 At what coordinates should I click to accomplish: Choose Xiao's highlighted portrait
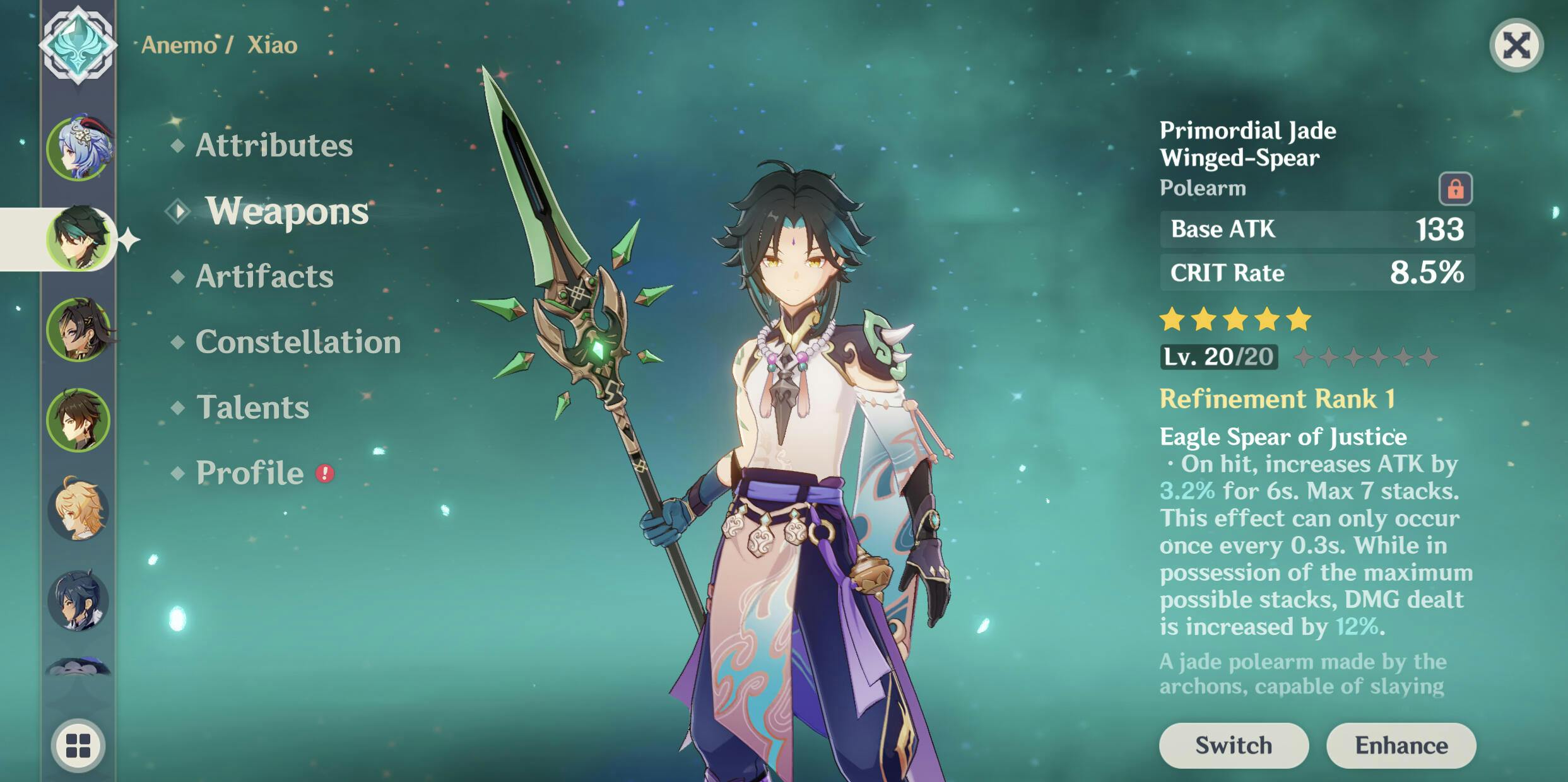click(x=79, y=239)
